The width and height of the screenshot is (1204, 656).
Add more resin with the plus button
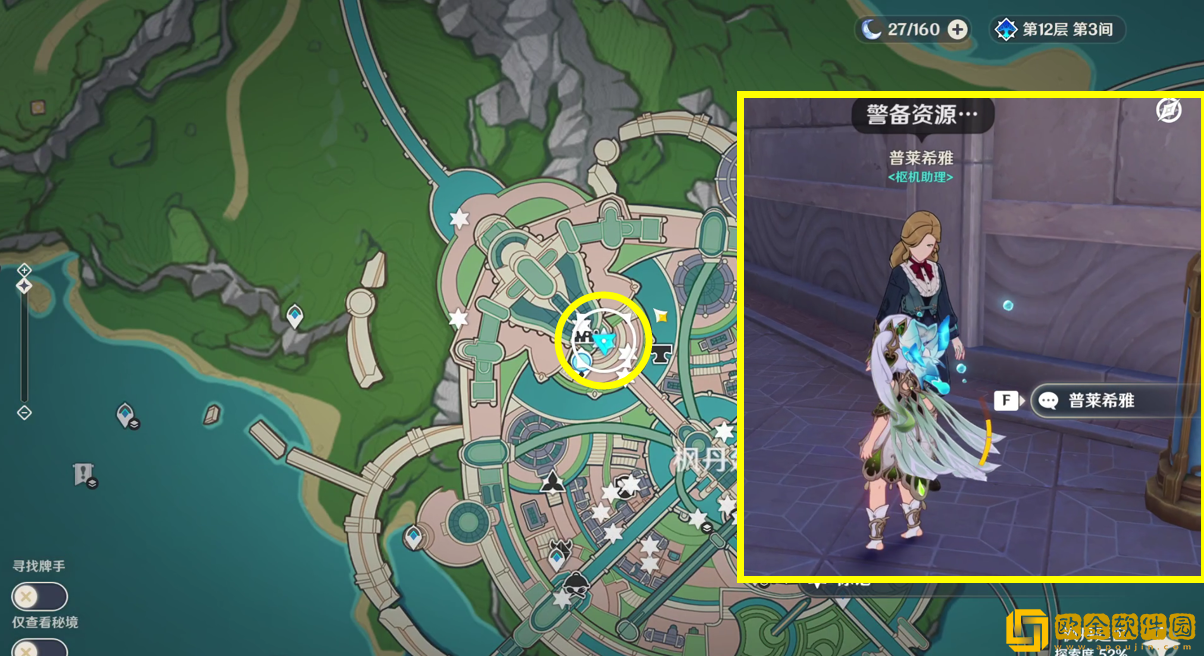[x=958, y=29]
